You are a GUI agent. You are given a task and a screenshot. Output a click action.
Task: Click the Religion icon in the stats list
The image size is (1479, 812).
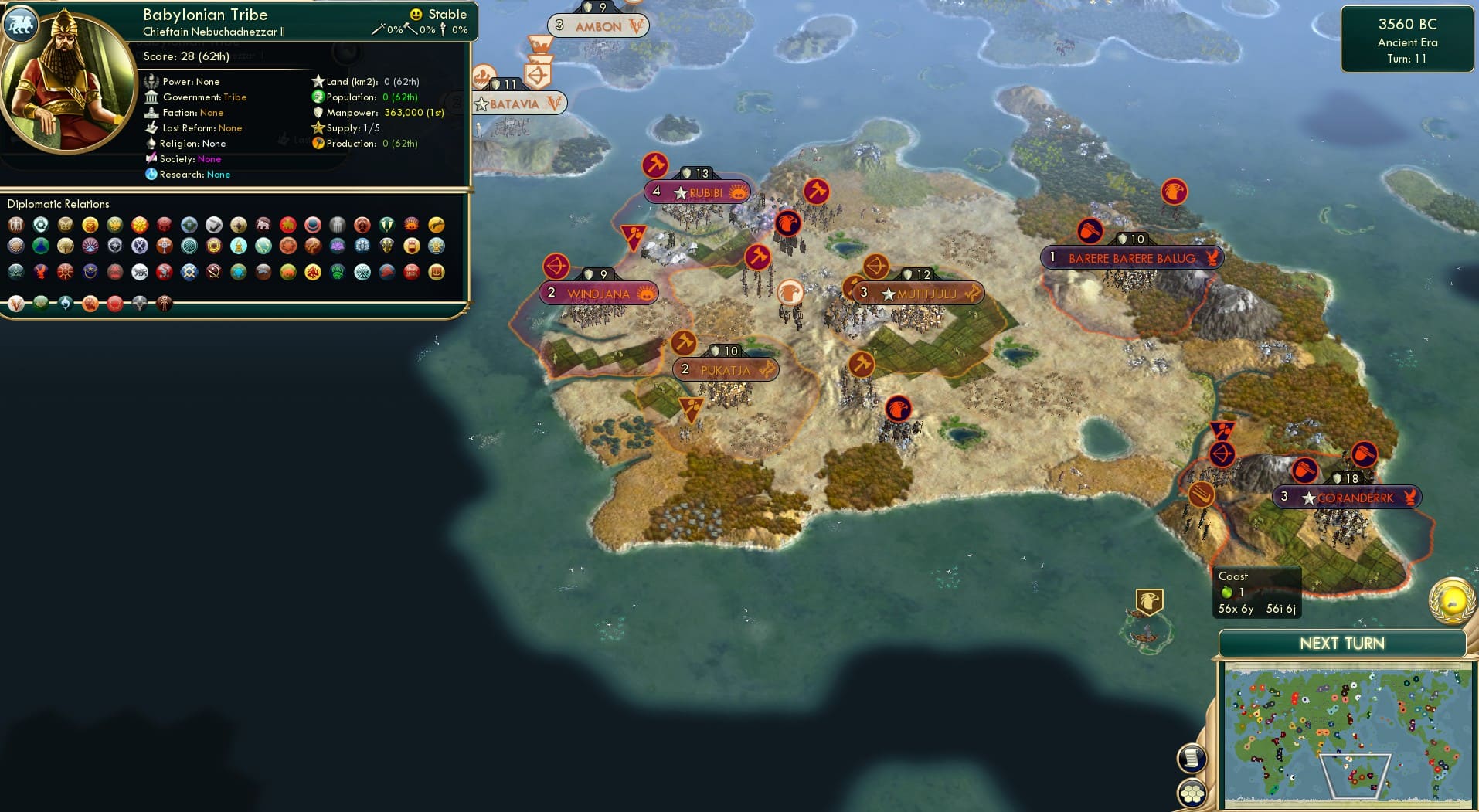[151, 144]
